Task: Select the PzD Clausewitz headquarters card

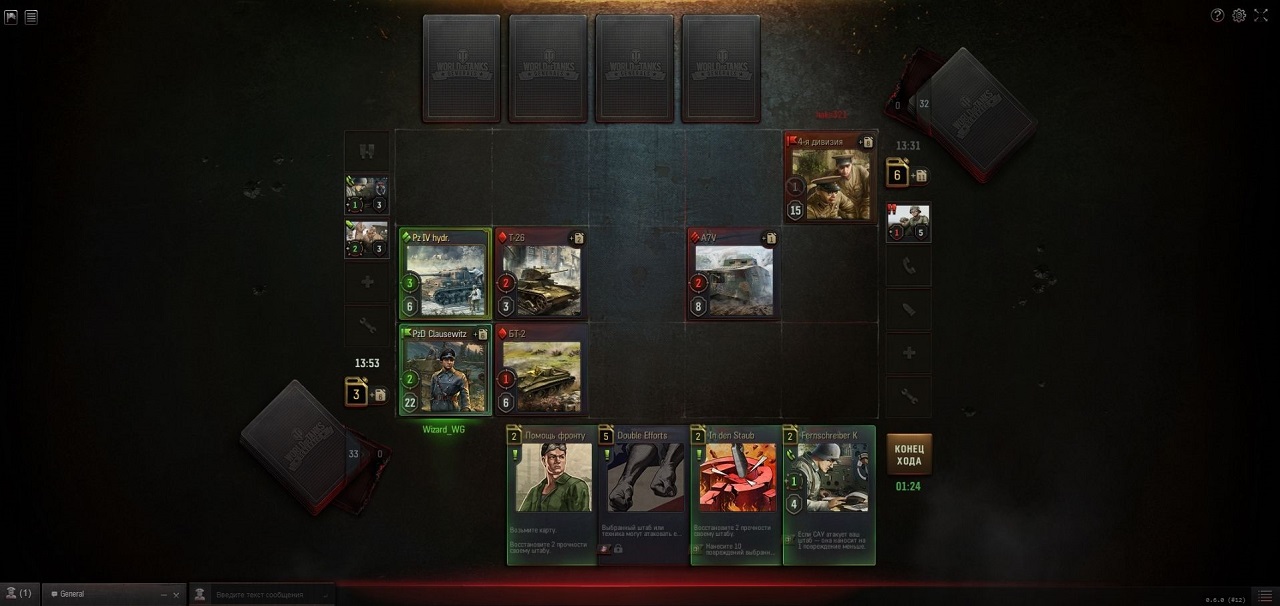Action: 445,369
